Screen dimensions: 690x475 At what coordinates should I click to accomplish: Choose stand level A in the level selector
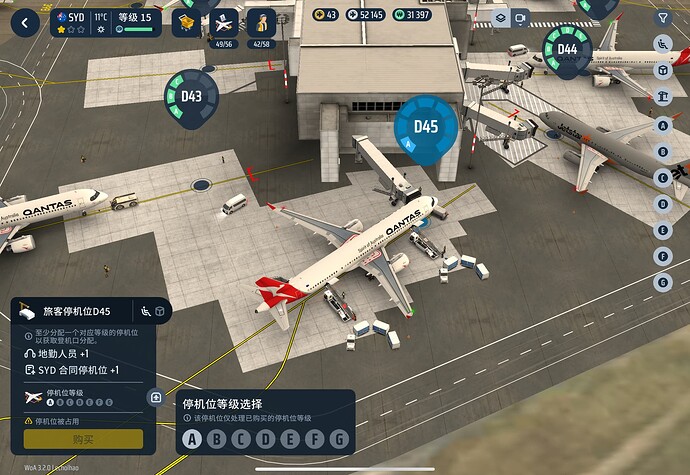tap(190, 439)
